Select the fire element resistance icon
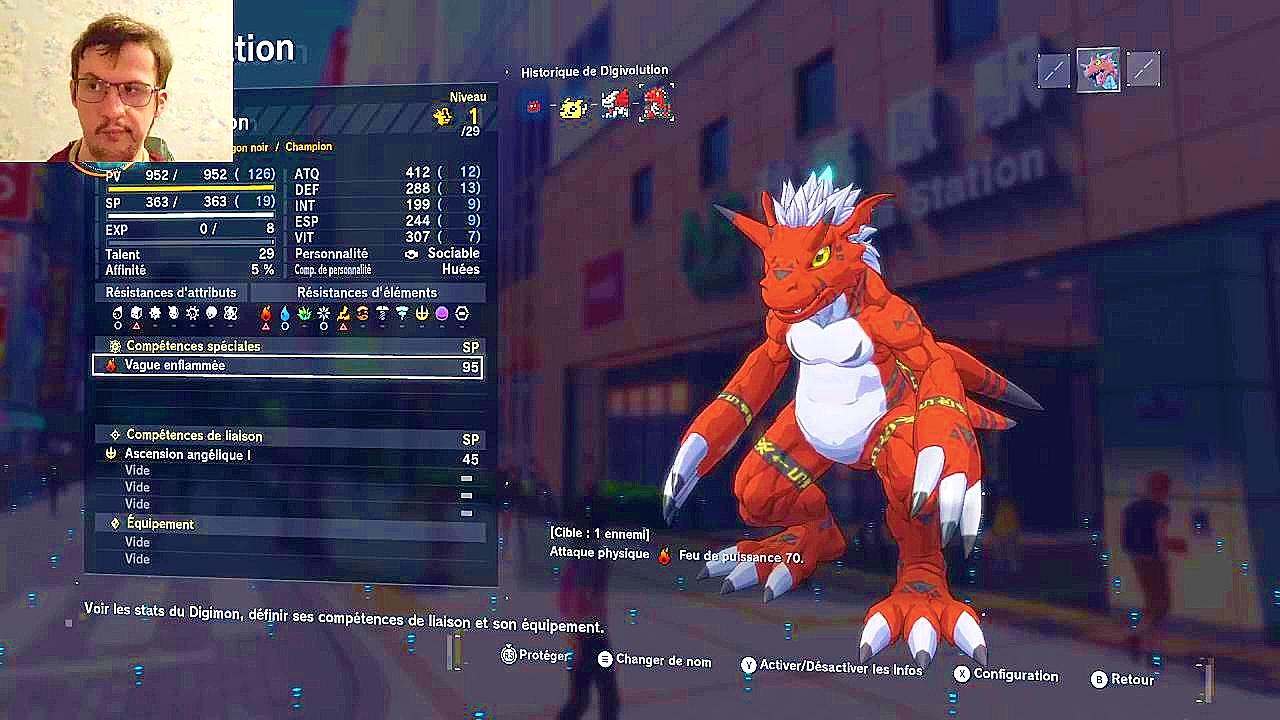The width and height of the screenshot is (1280, 720). (x=265, y=312)
